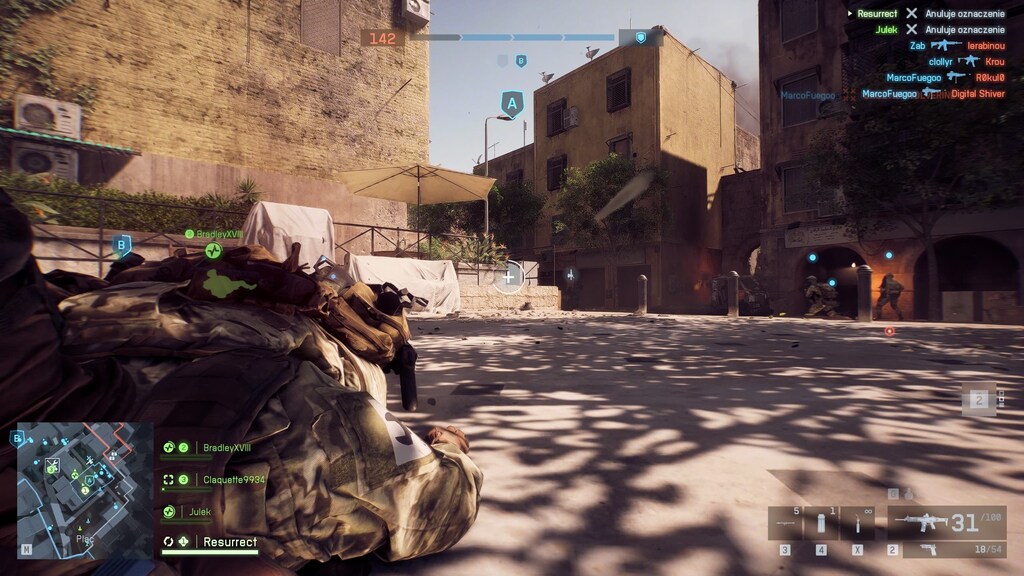Click the repair wrench marker on the minimap
This screenshot has height=576, width=1024.
click(x=53, y=464)
